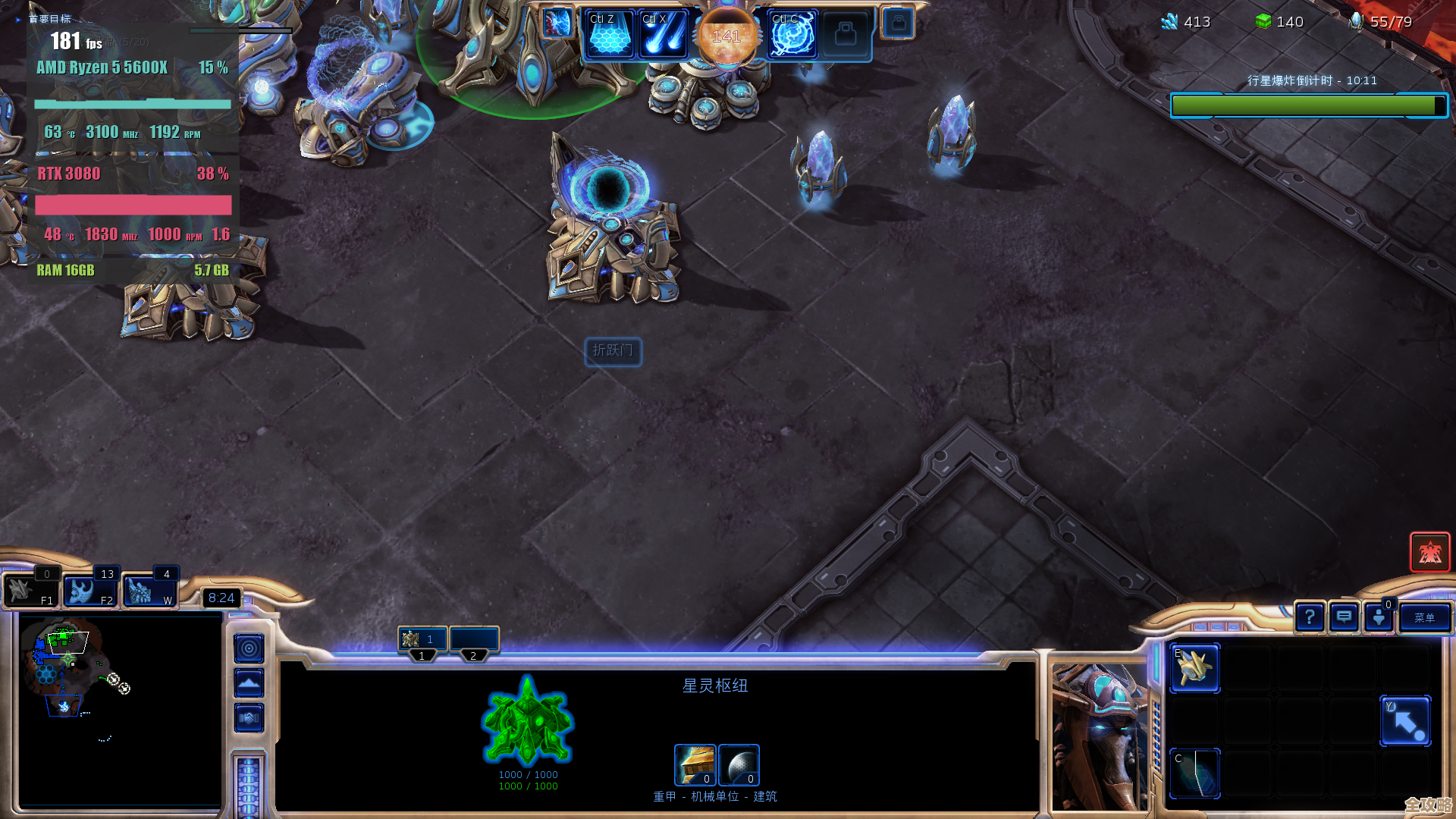
Task: Cast the falling comets top-bar ability
Action: coord(663,35)
